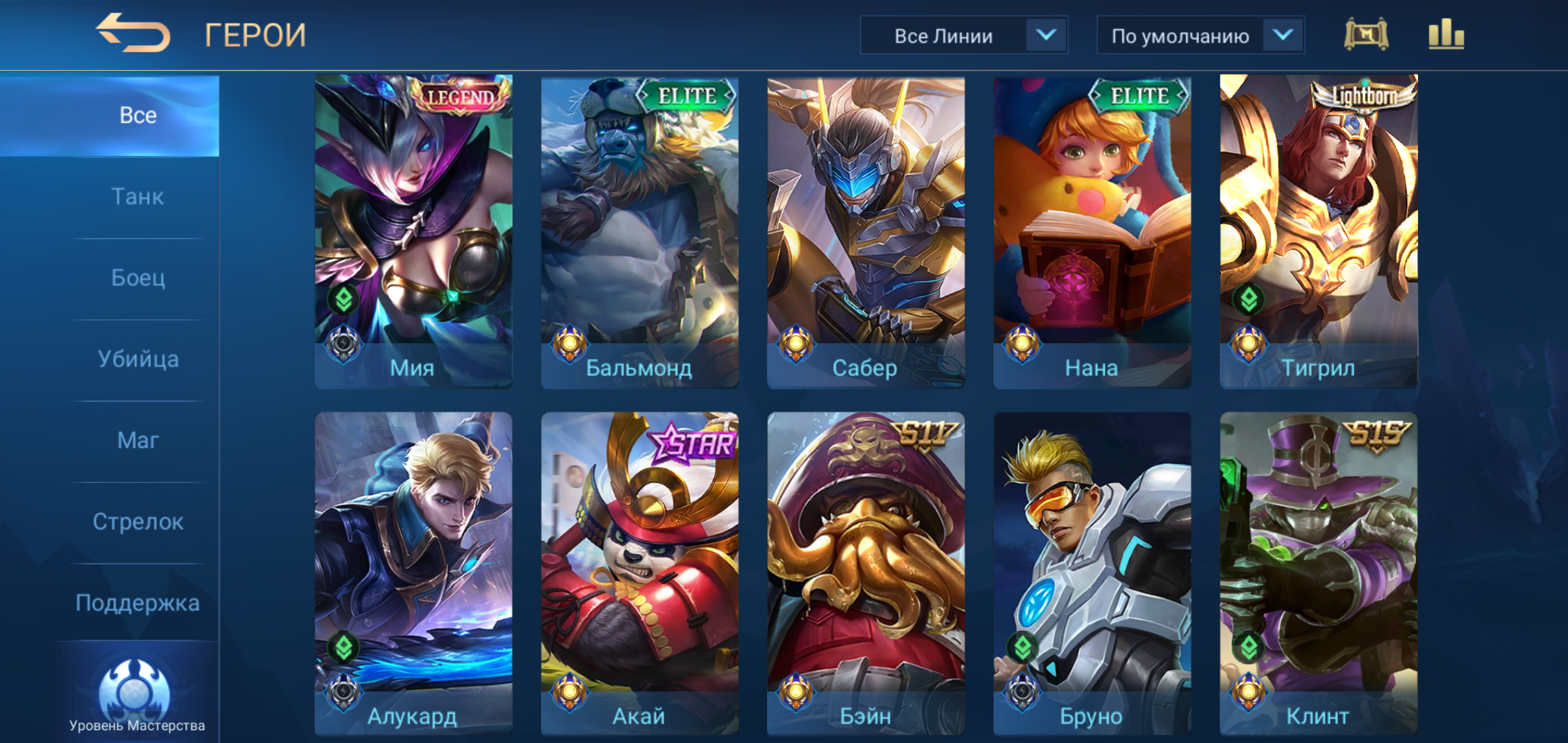1568x743 pixels.
Task: Select the Мия hero card
Action: tap(413, 232)
